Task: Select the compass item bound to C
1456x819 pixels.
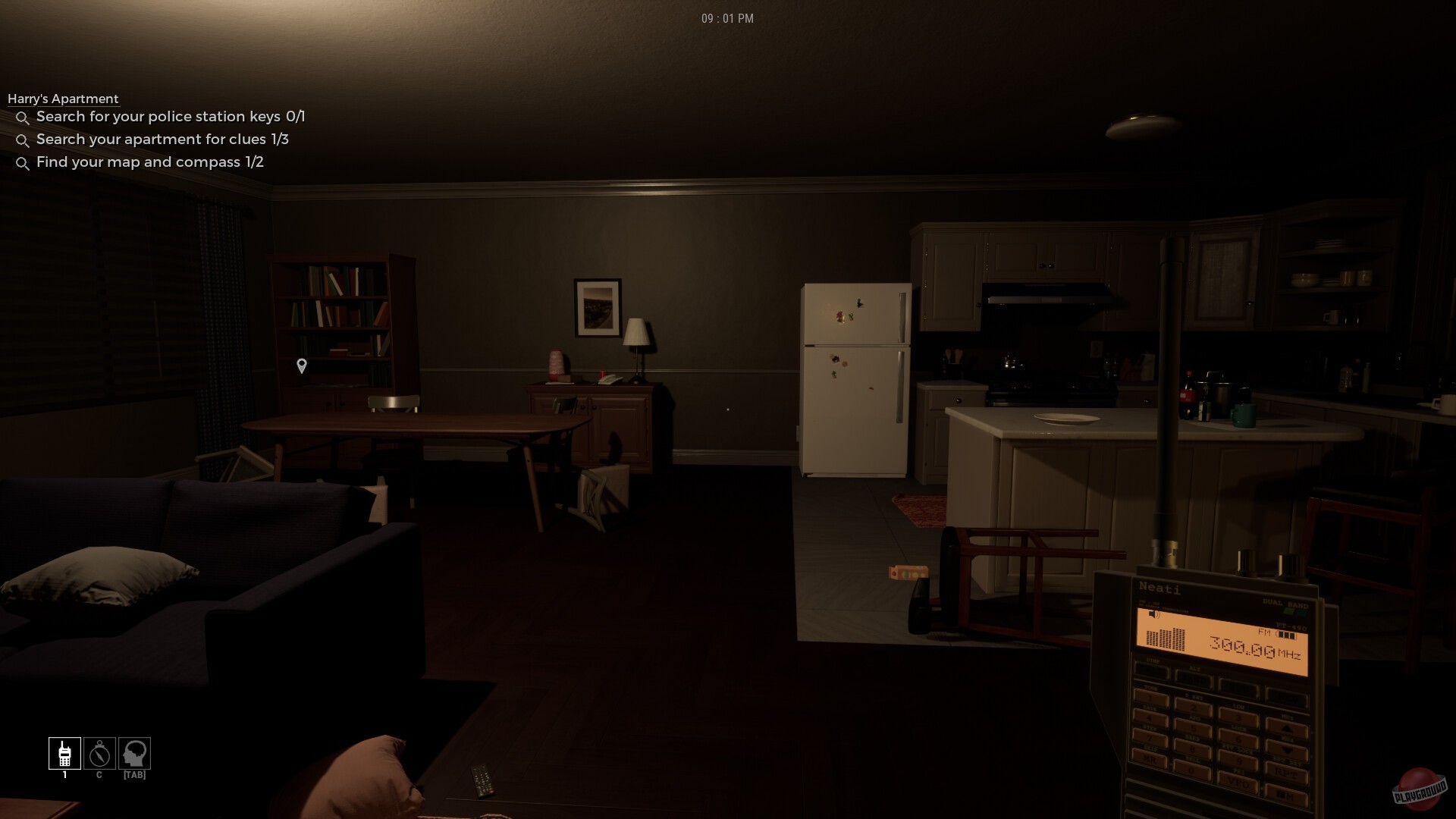Action: (99, 753)
